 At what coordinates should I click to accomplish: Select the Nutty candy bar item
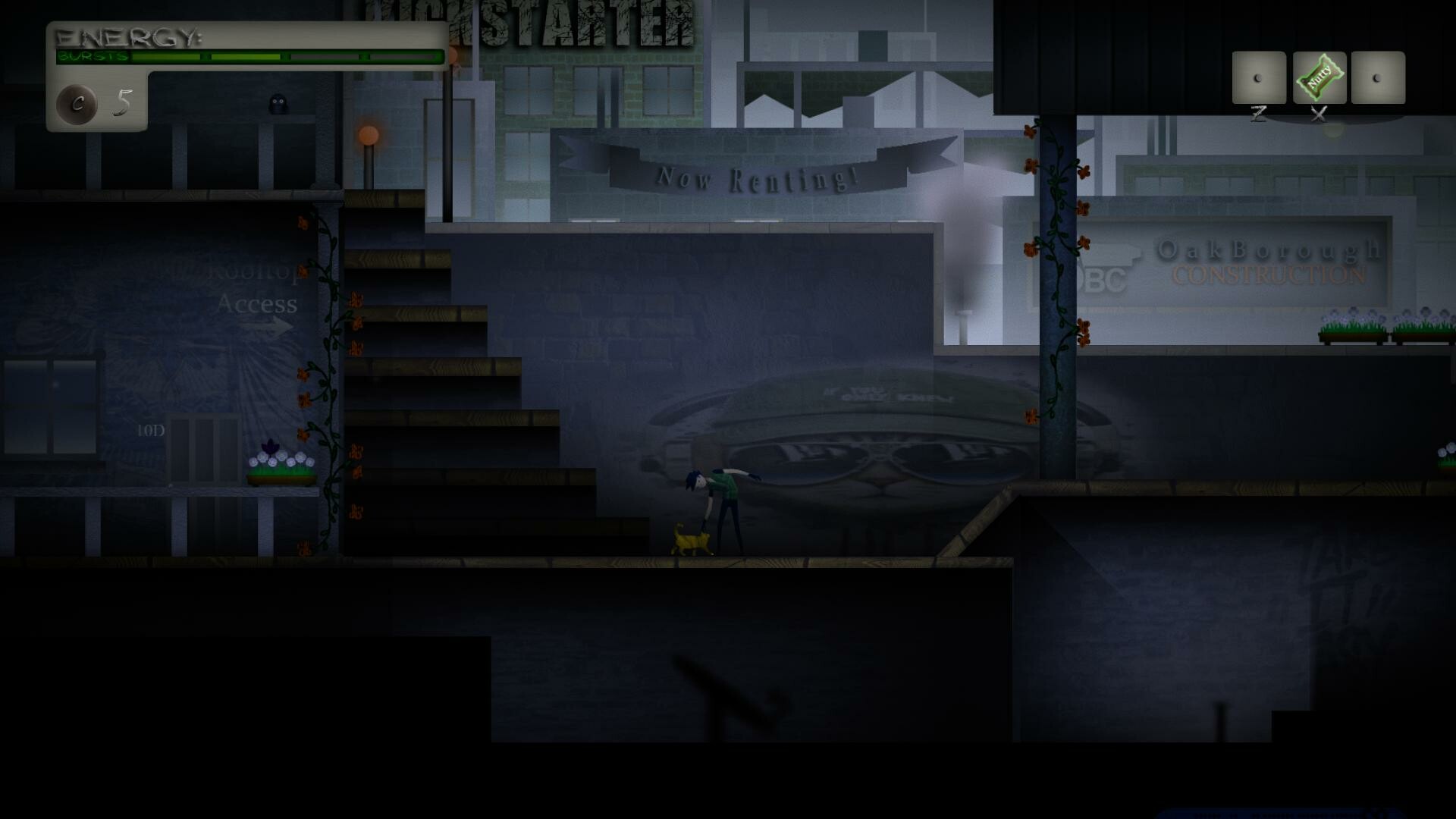(x=1319, y=76)
